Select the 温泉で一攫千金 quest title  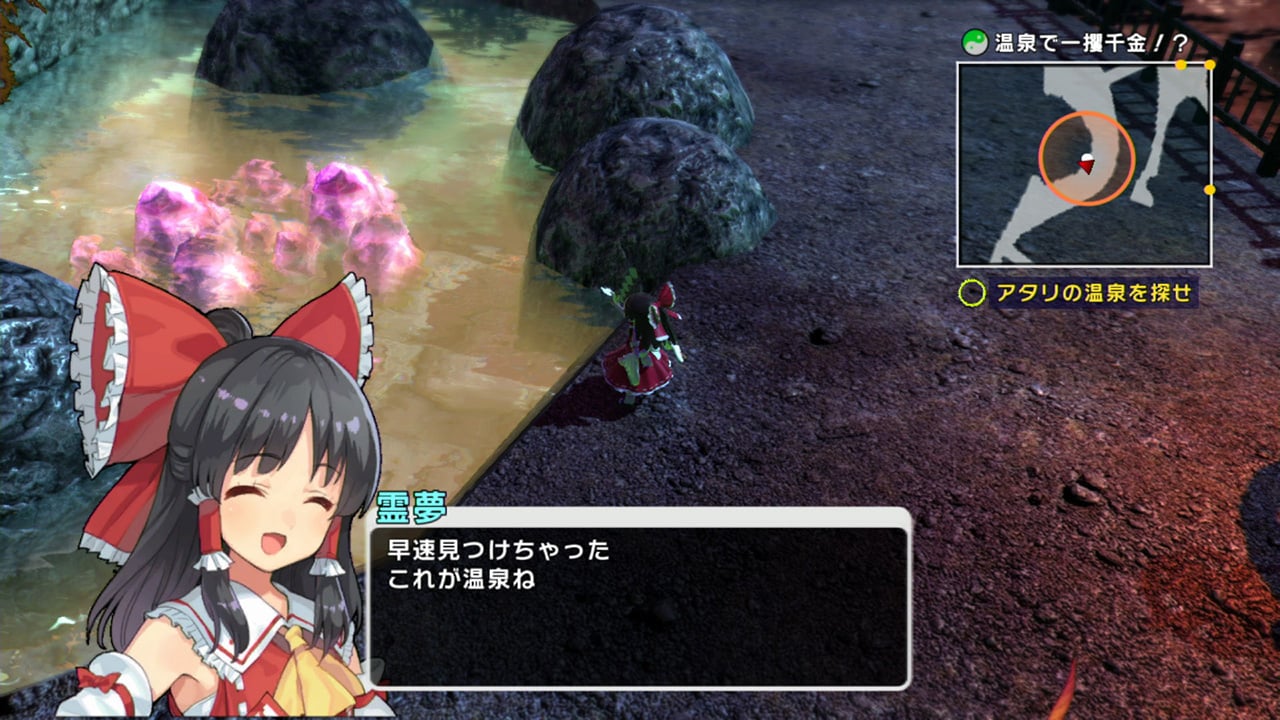click(x=1077, y=43)
